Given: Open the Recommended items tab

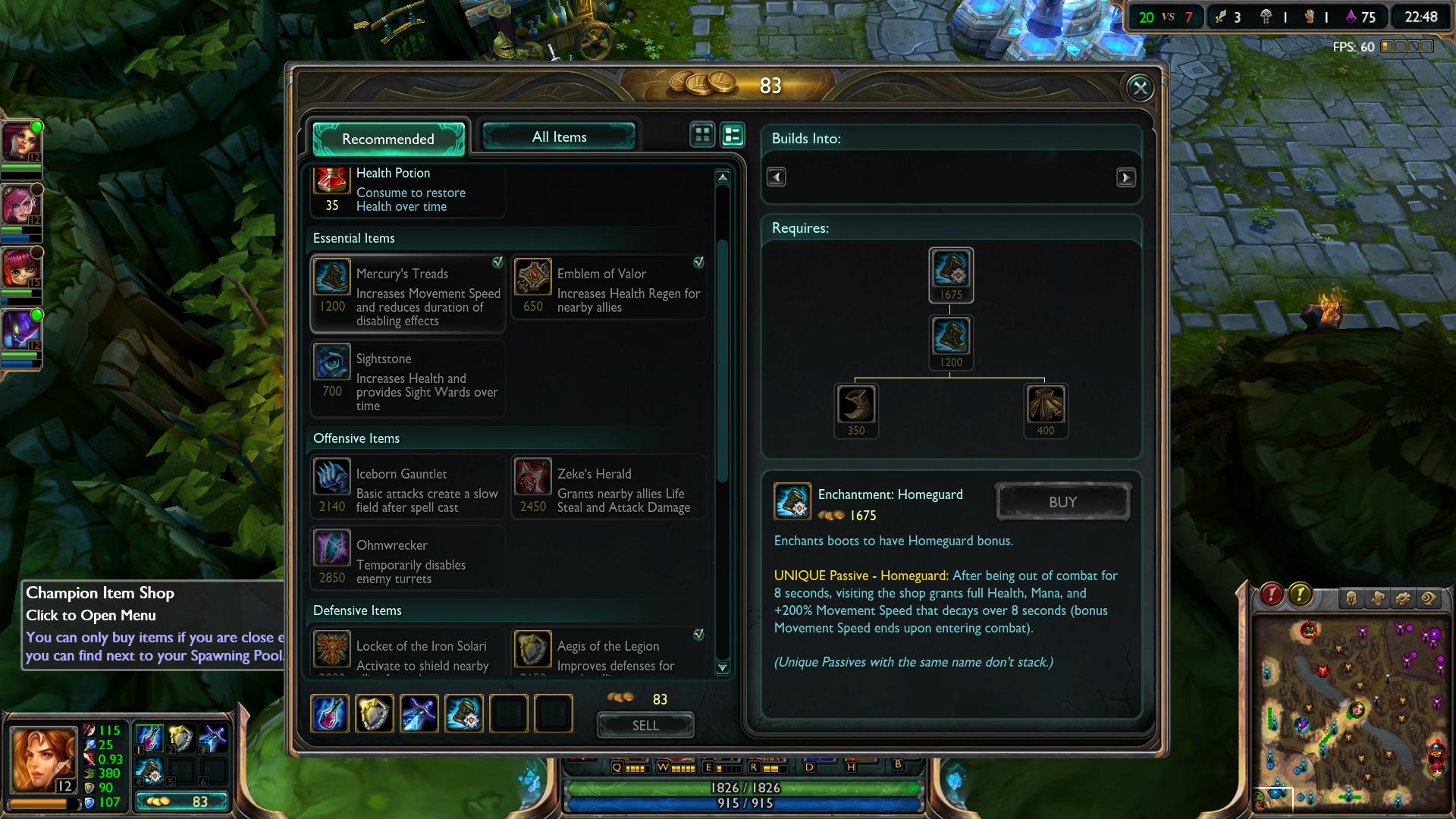Looking at the screenshot, I should [x=388, y=139].
